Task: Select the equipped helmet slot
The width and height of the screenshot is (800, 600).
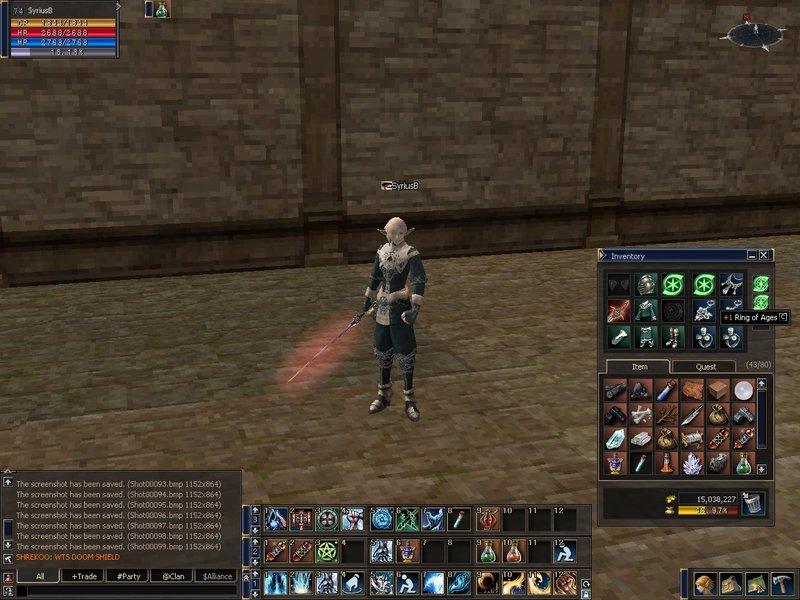Action: coord(645,285)
